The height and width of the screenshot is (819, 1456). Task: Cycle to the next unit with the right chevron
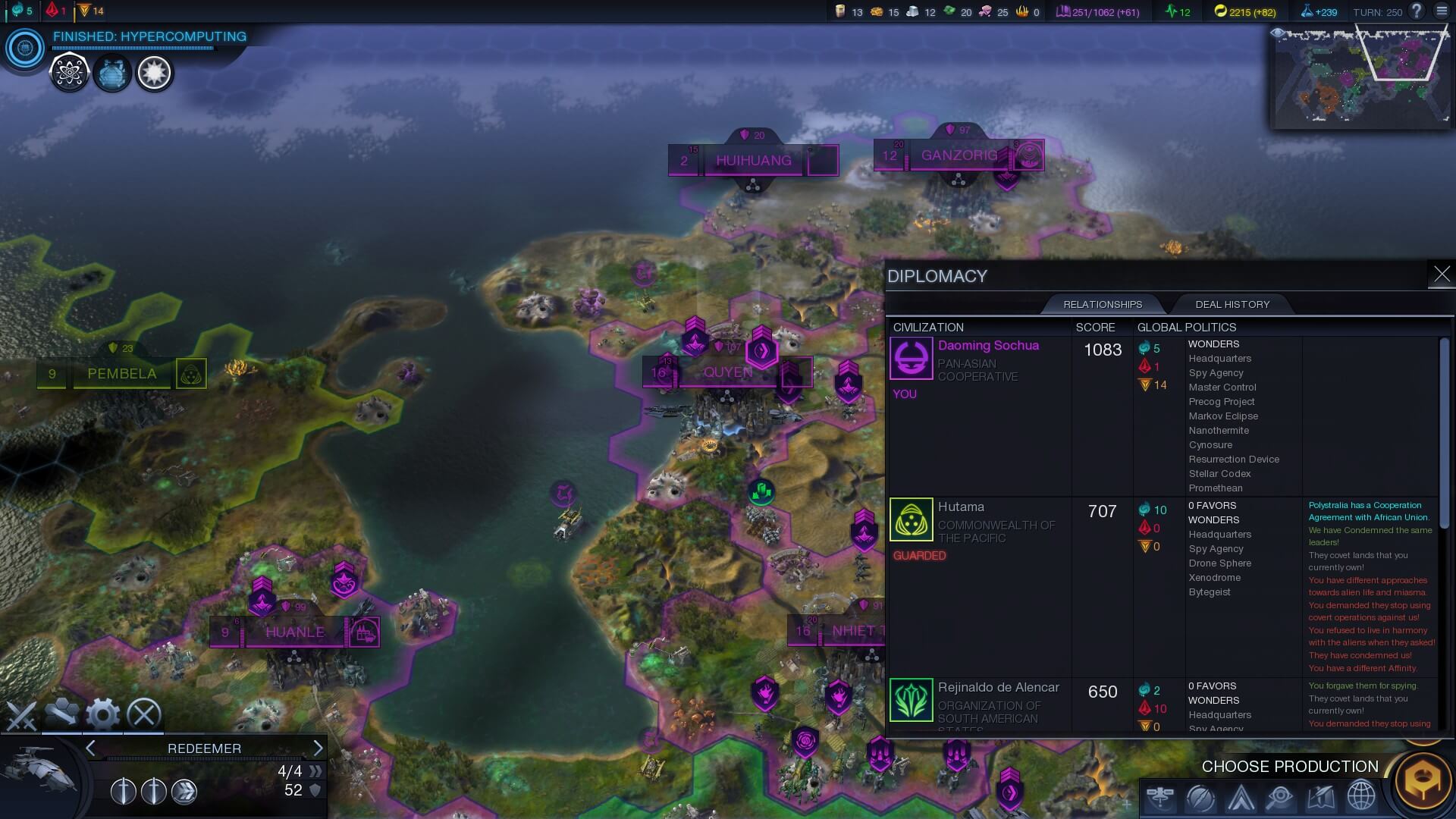(318, 748)
